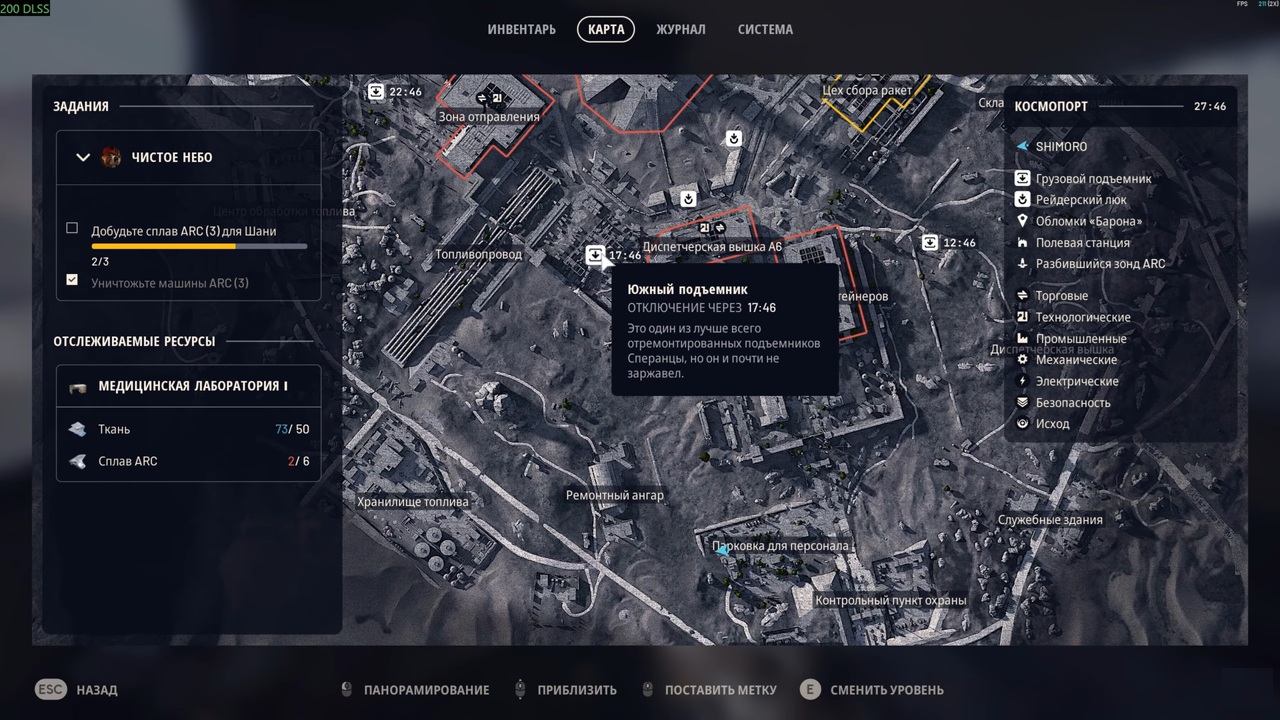
Task: Open the ЖУРНАЛ tab
Action: point(680,29)
